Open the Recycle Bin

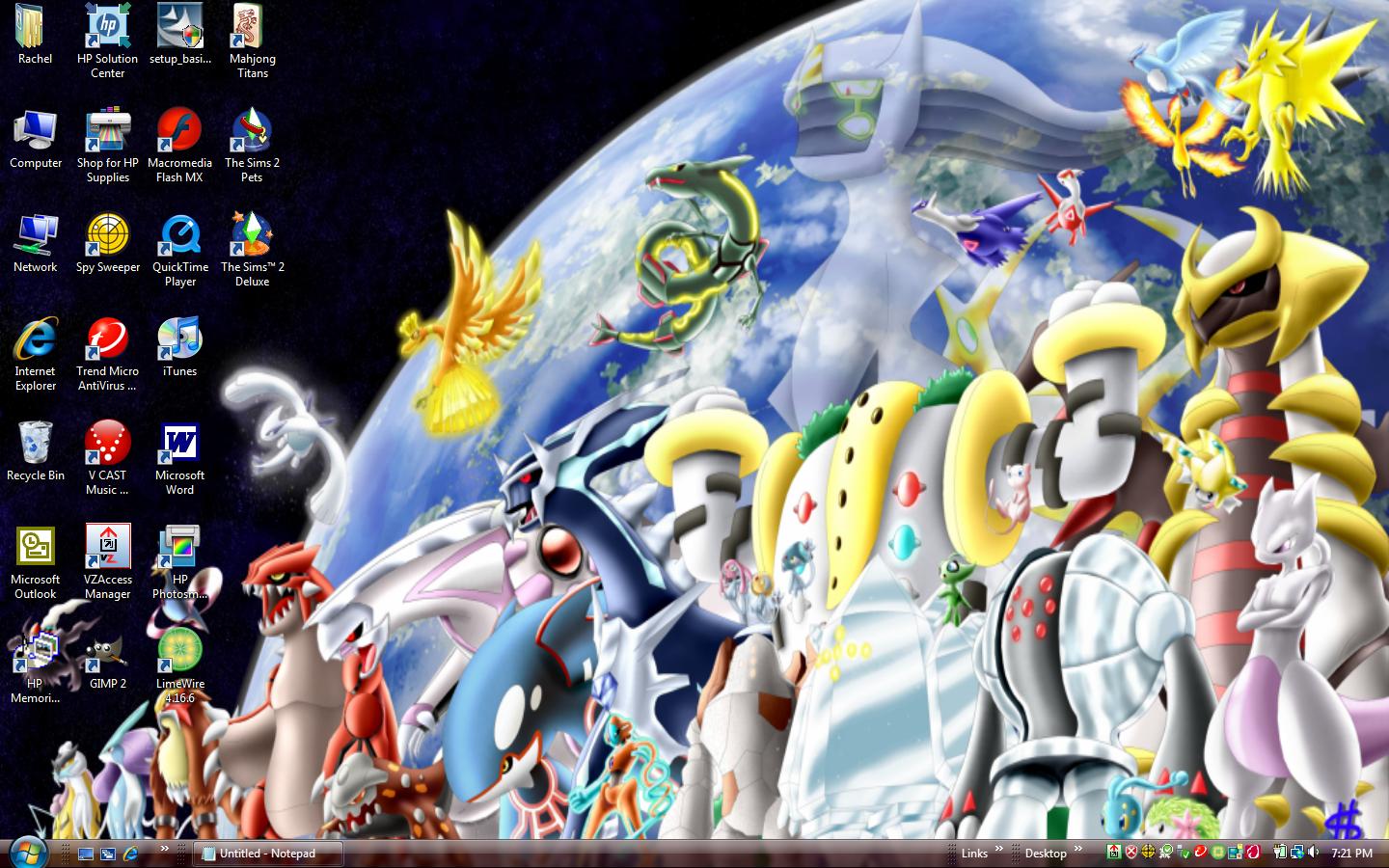(35, 444)
